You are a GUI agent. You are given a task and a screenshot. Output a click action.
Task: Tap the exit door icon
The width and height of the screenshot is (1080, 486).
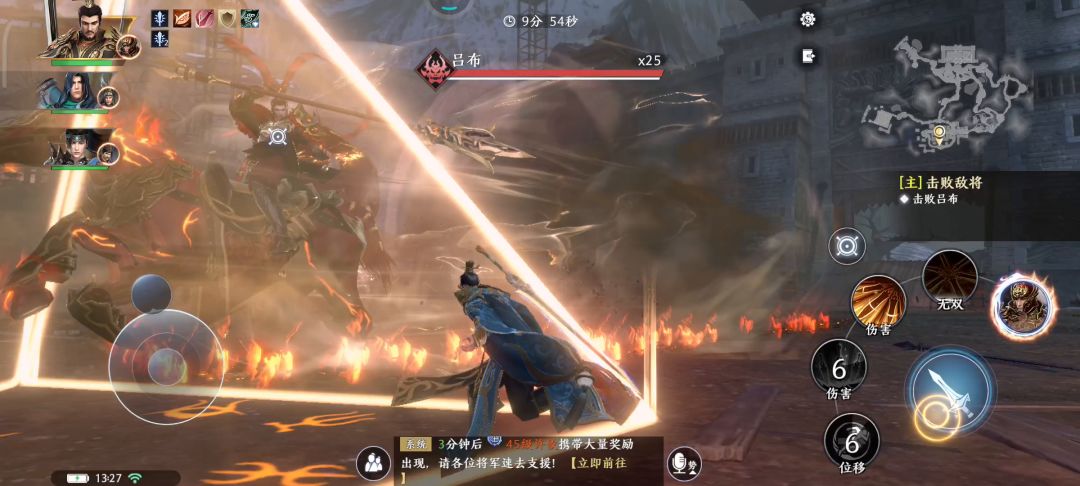pyautogui.click(x=808, y=56)
